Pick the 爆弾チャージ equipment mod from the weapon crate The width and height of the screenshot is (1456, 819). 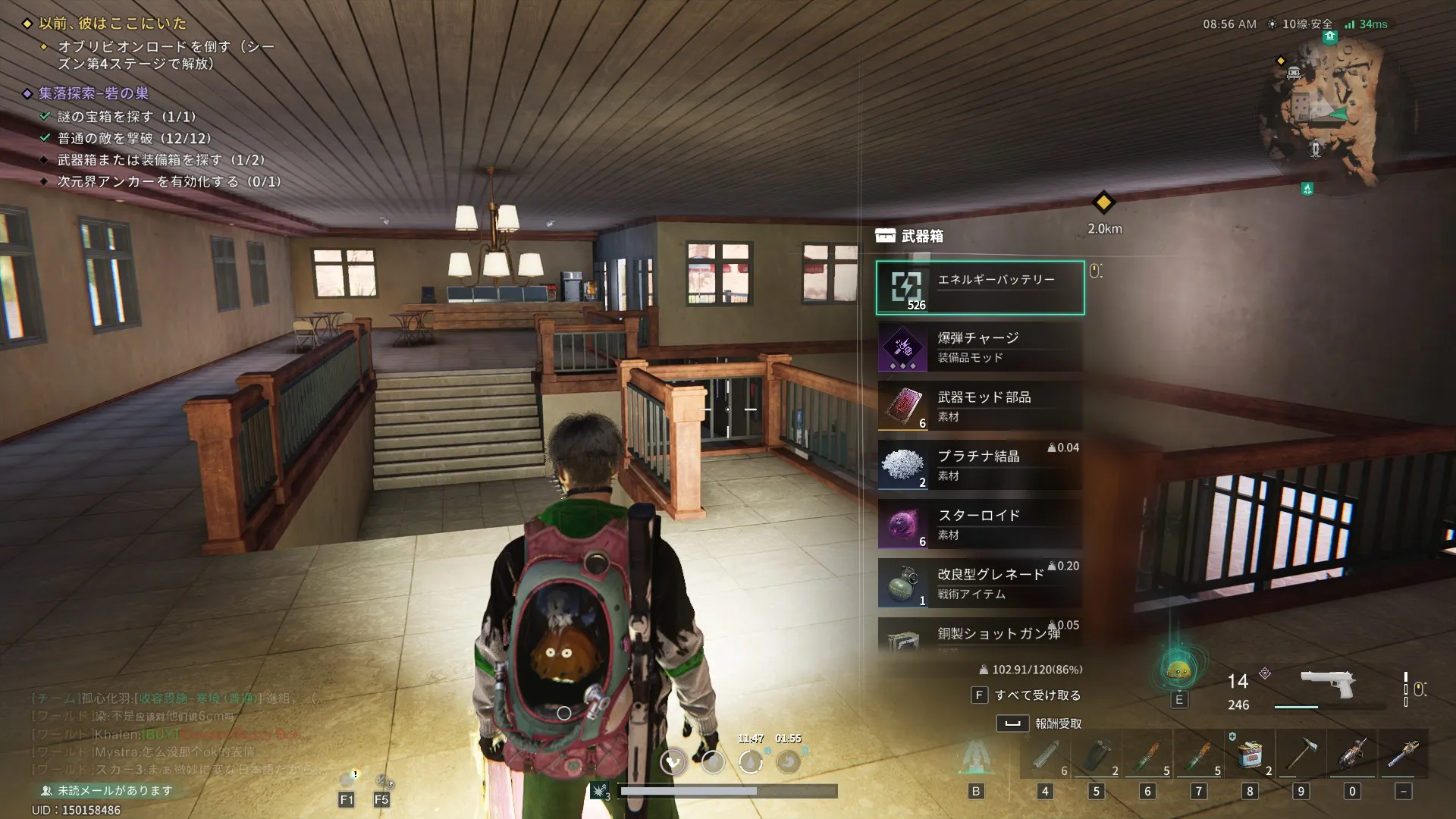[x=980, y=347]
